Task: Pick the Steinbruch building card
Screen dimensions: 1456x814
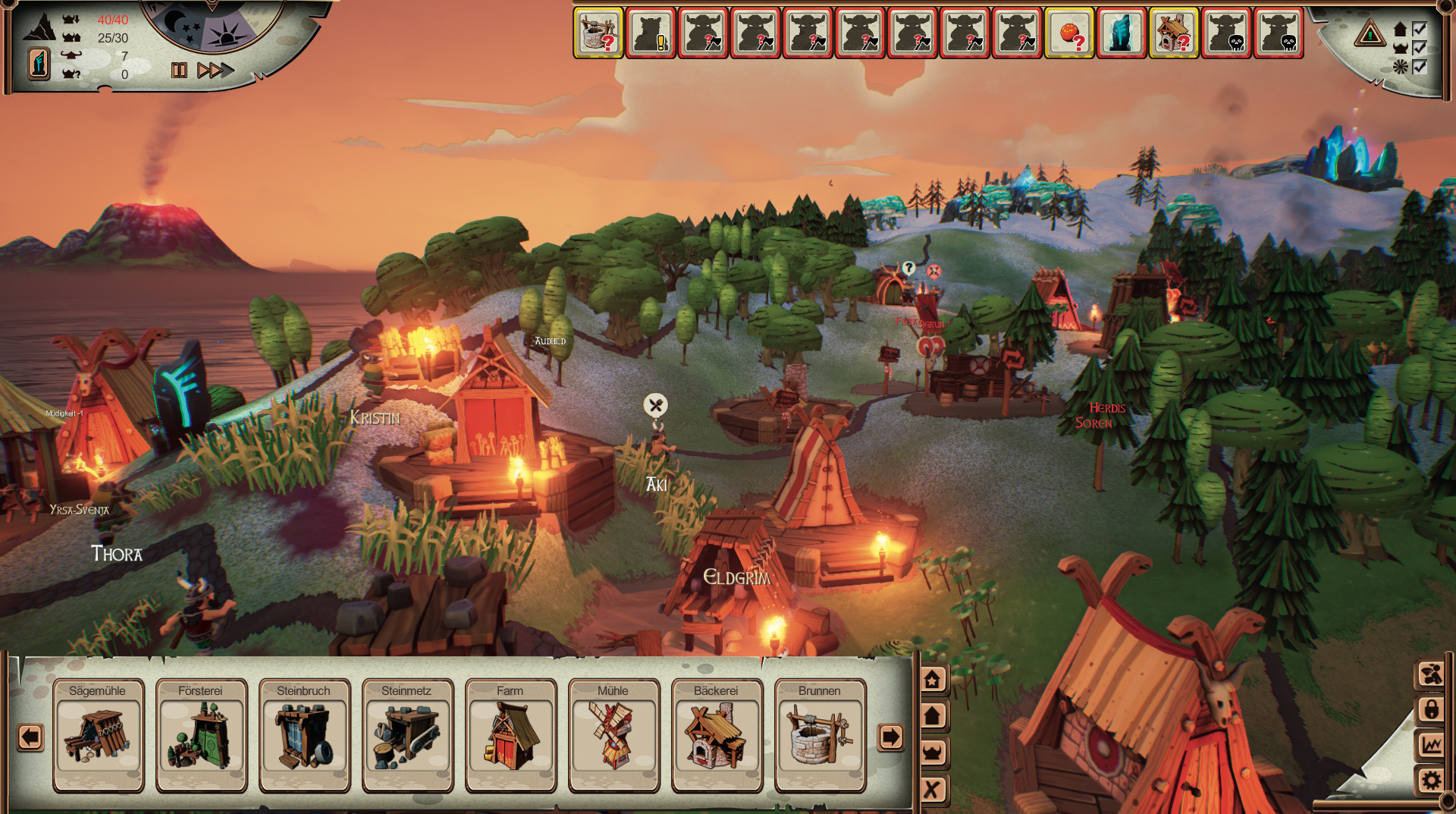Action: 304,734
